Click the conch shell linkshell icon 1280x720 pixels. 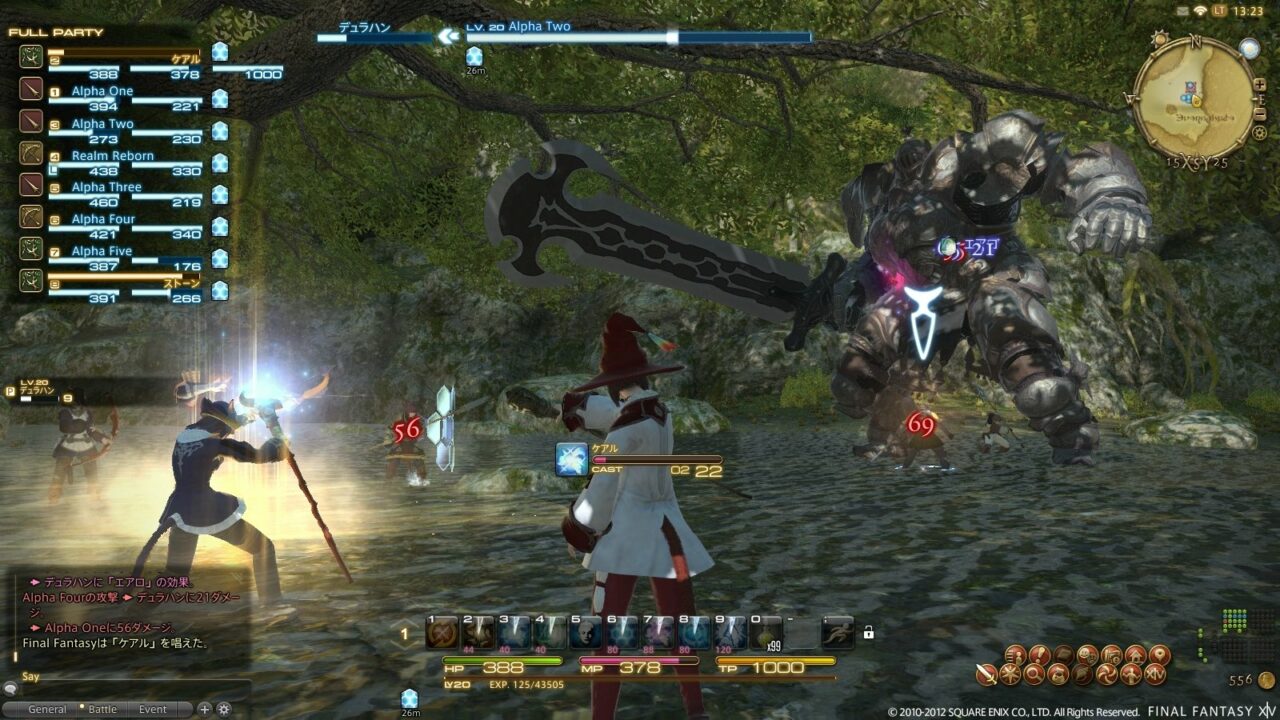[x=1083, y=673]
